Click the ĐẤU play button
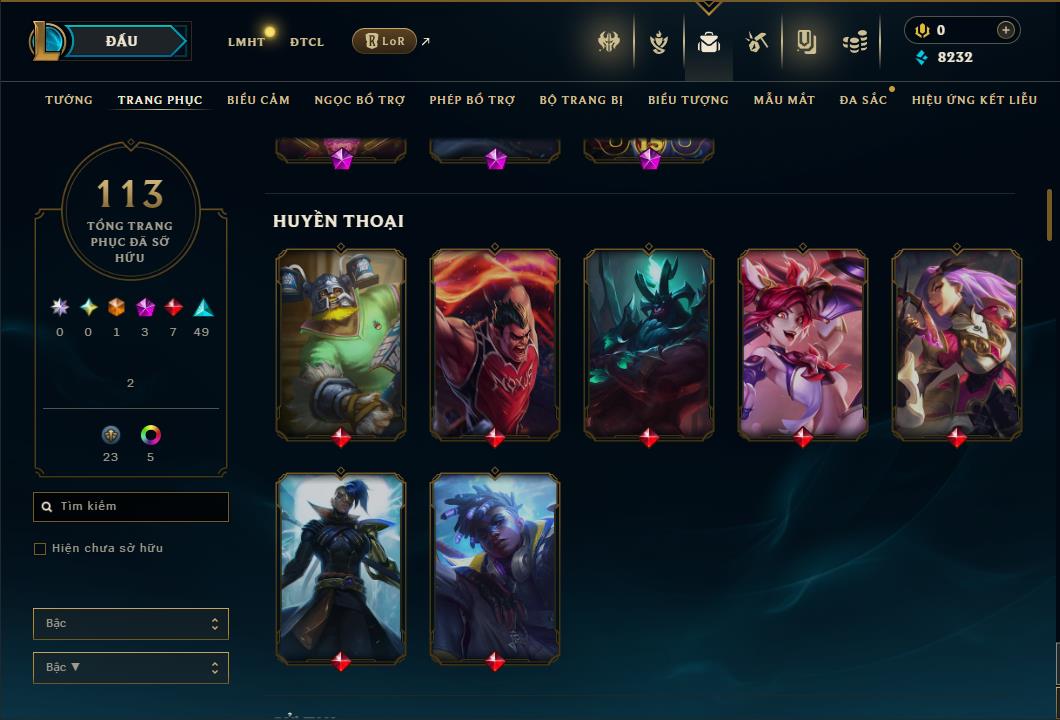 122,41
